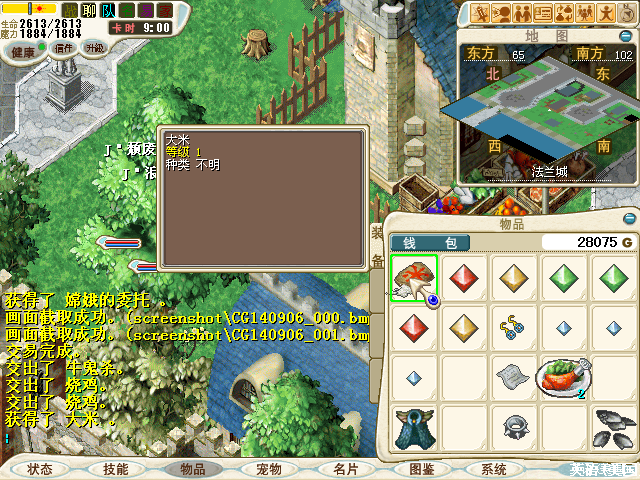Switch to the 技能 skills tab
The image size is (640, 480).
point(116,469)
